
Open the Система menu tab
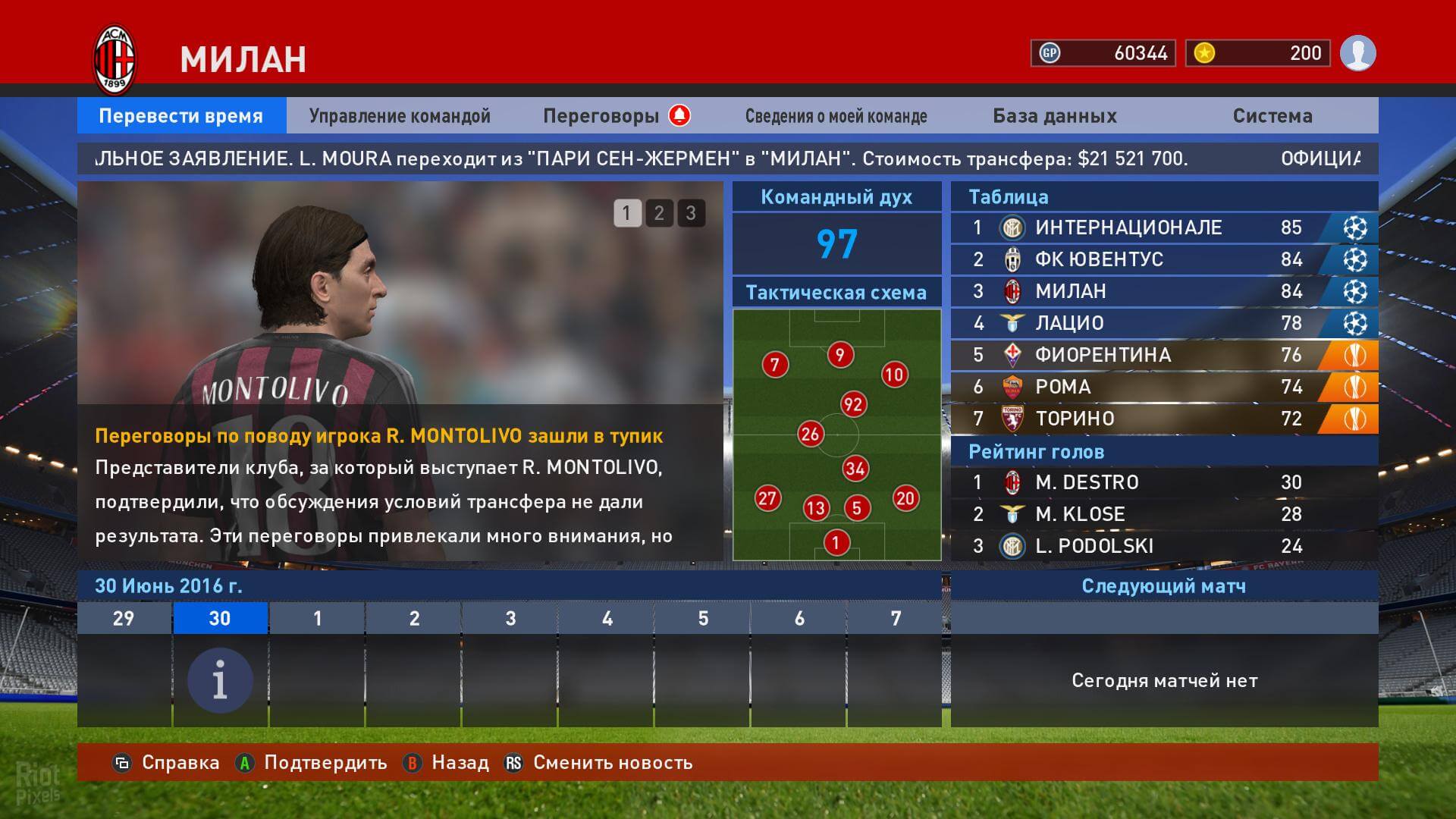pyautogui.click(x=1272, y=116)
